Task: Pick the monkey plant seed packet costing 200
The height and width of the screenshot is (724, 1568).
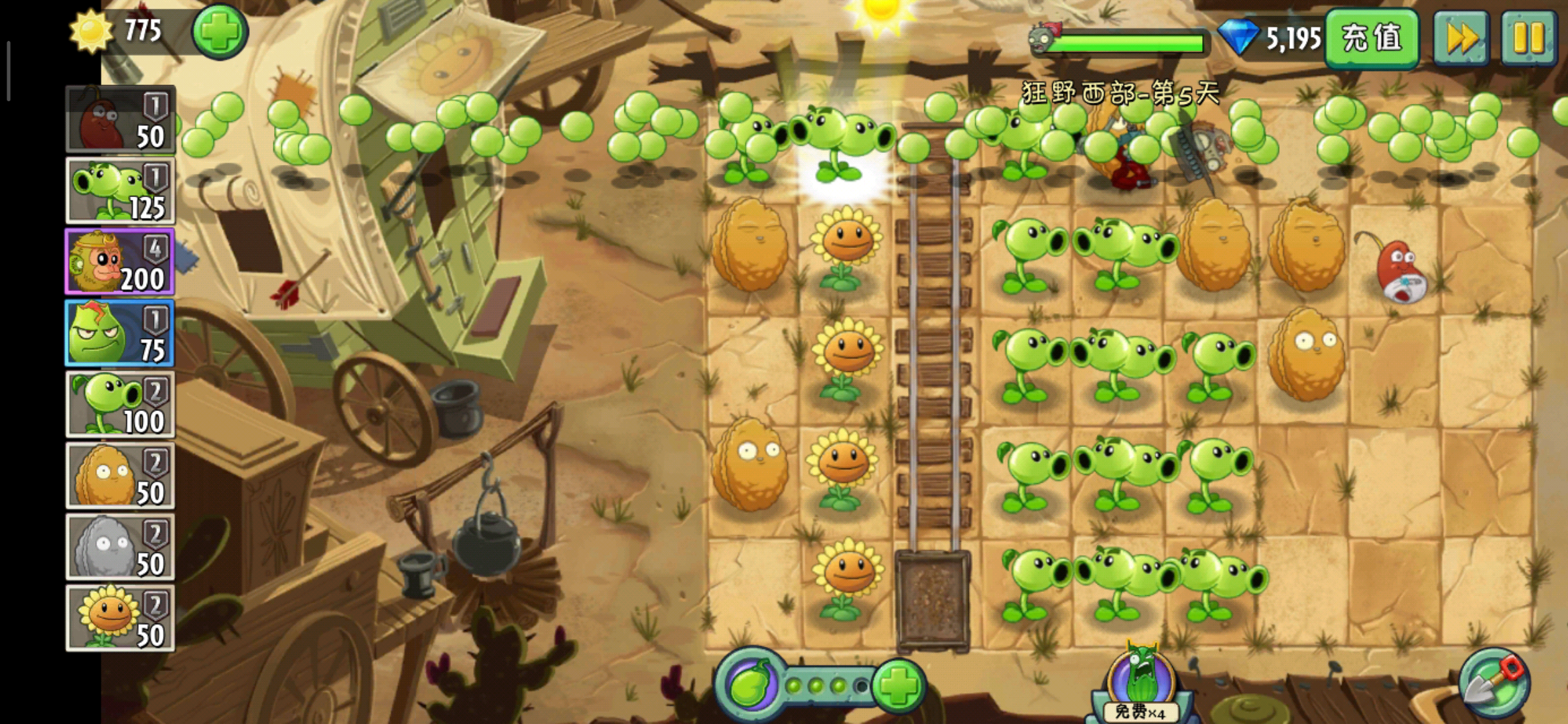Action: pyautogui.click(x=120, y=262)
